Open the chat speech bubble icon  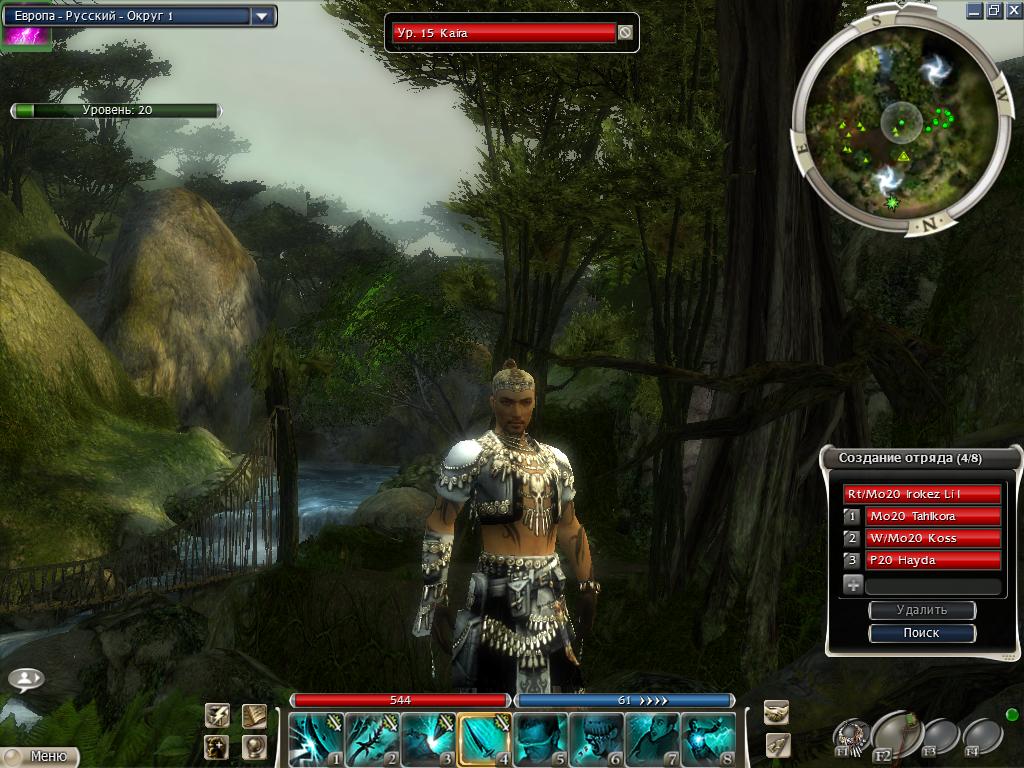(x=26, y=679)
